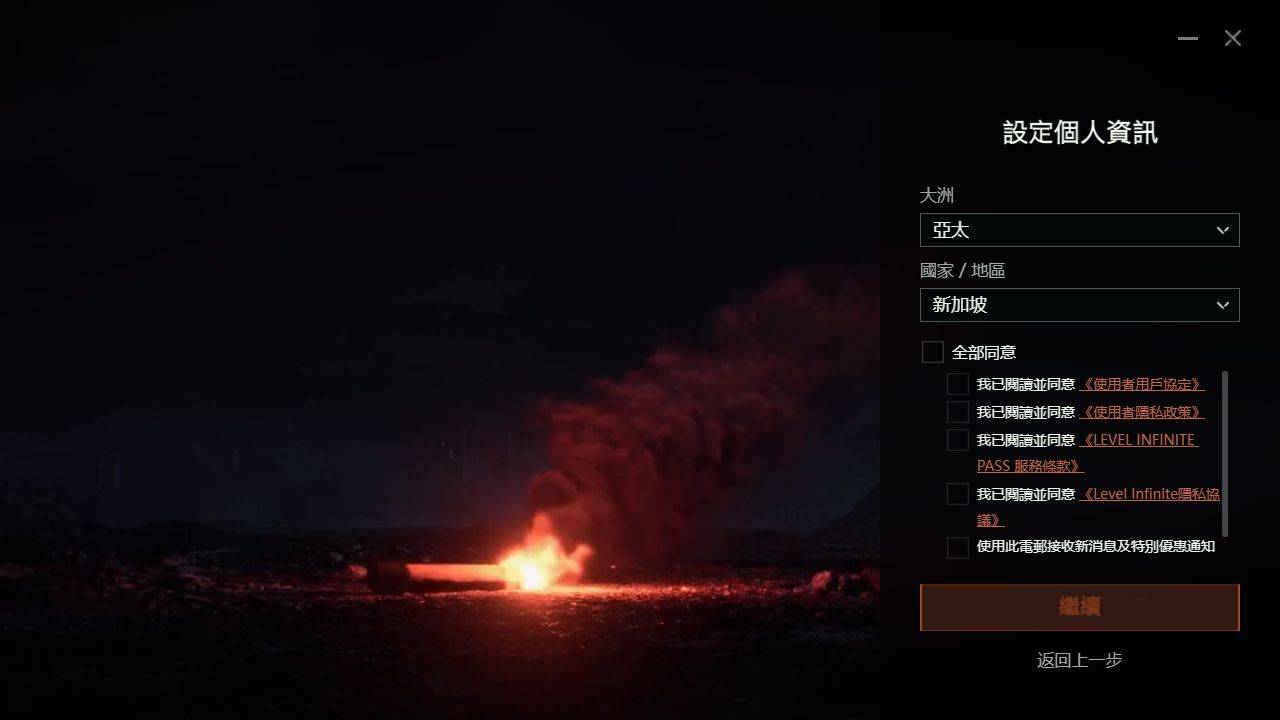Viewport: 1280px width, 720px height.
Task: Check the 使用者隱私政策 agreement box
Action: click(x=958, y=412)
